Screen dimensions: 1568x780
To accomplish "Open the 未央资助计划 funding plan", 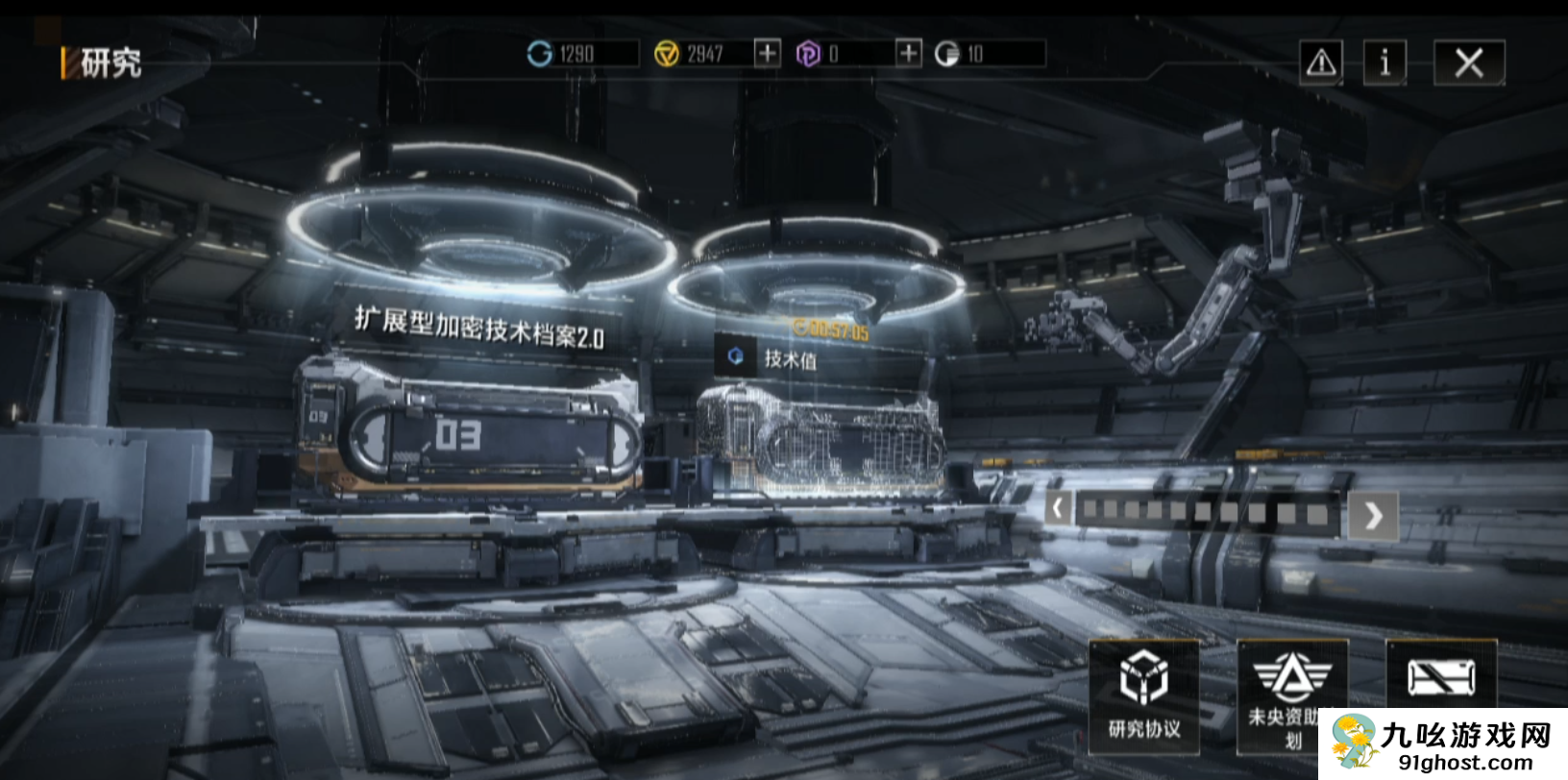I will 1291,694.
